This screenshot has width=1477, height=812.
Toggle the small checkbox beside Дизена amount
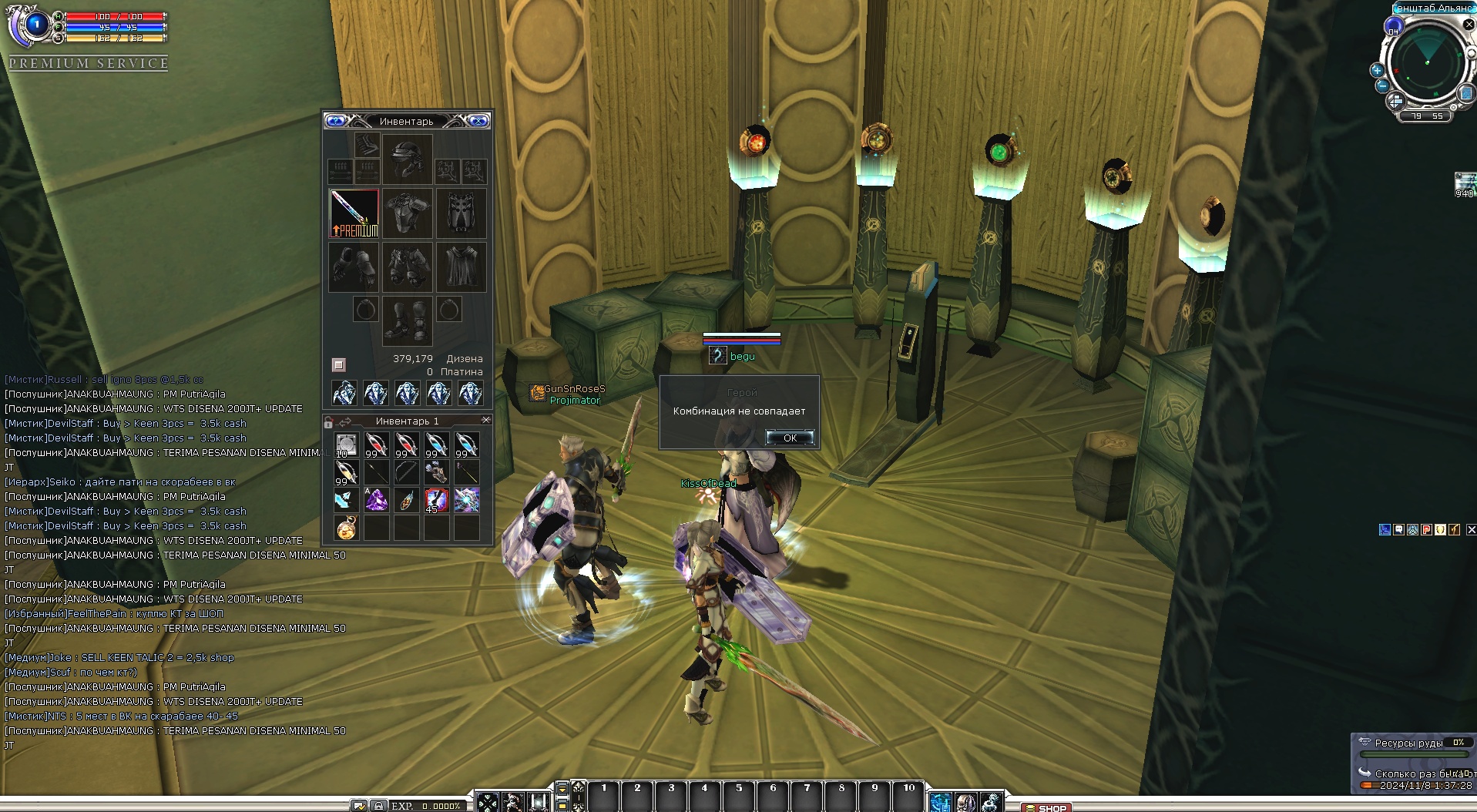338,364
